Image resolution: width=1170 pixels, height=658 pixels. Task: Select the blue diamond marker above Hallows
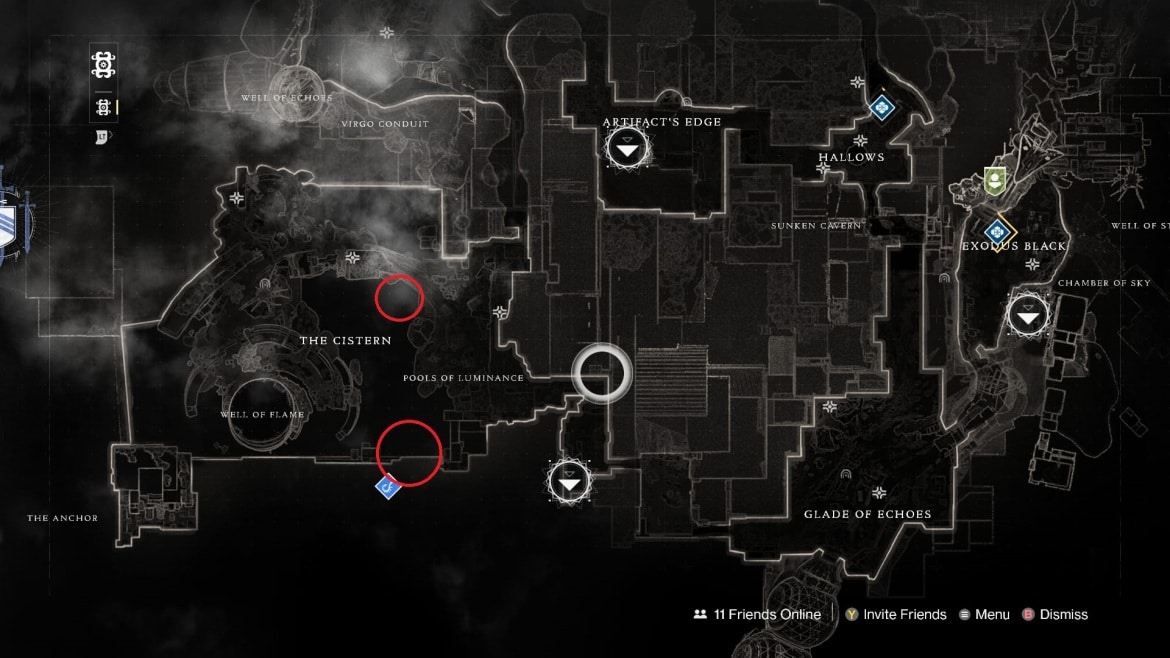[x=880, y=106]
